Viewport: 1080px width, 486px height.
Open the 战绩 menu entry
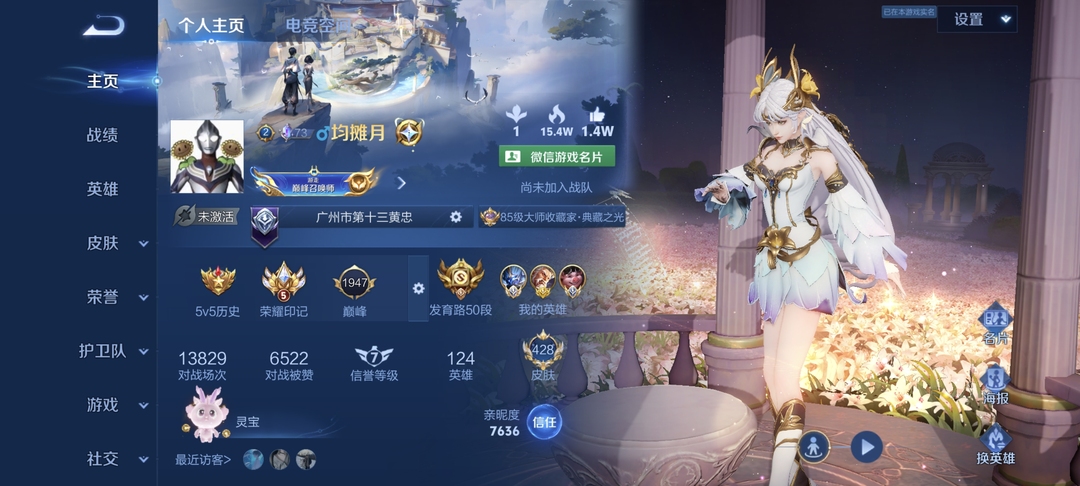102,135
